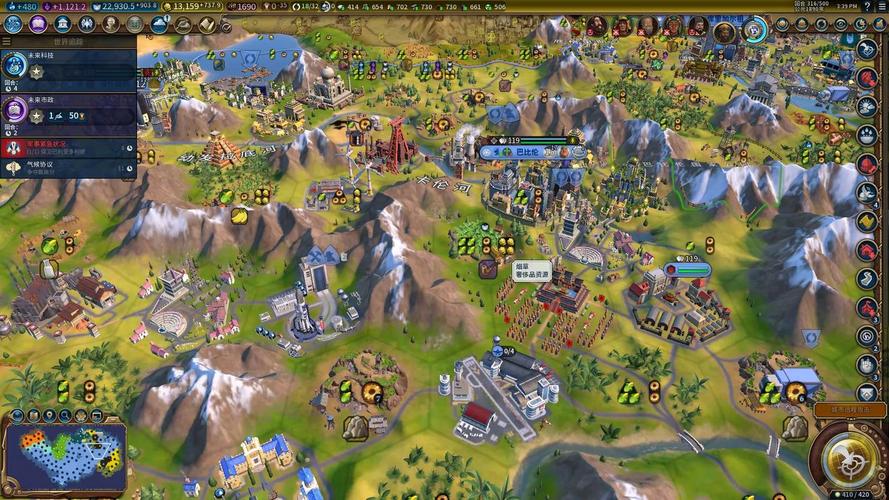The height and width of the screenshot is (500, 889).
Task: Open the government screen (building icon)
Action: (62, 24)
